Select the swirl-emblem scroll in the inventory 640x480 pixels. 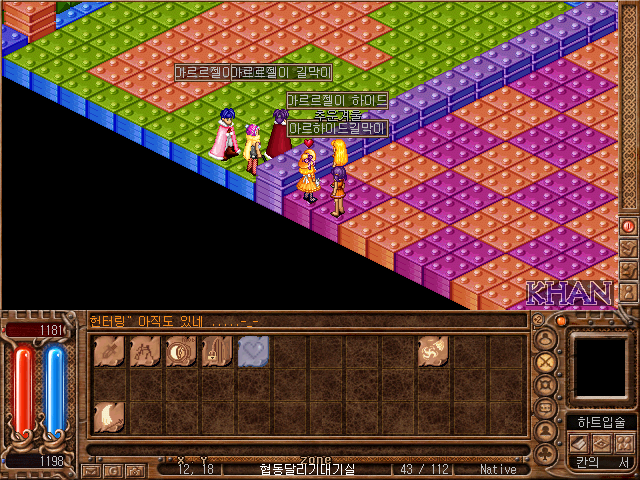pos(433,351)
